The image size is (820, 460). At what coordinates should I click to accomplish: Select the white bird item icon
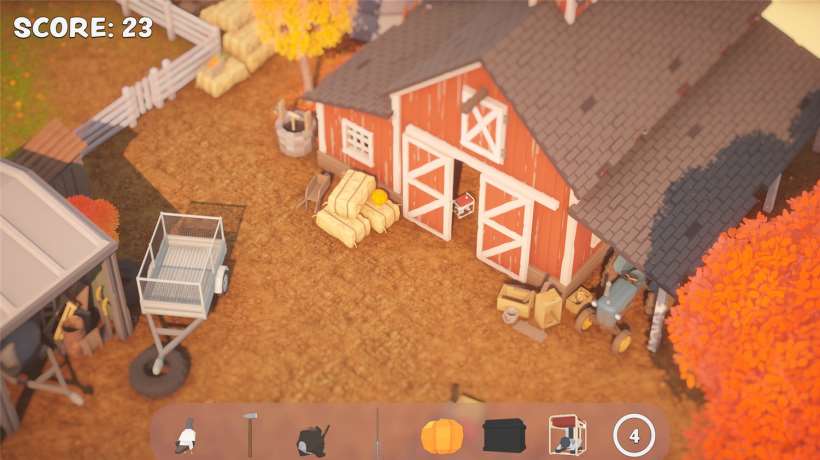coord(186,436)
